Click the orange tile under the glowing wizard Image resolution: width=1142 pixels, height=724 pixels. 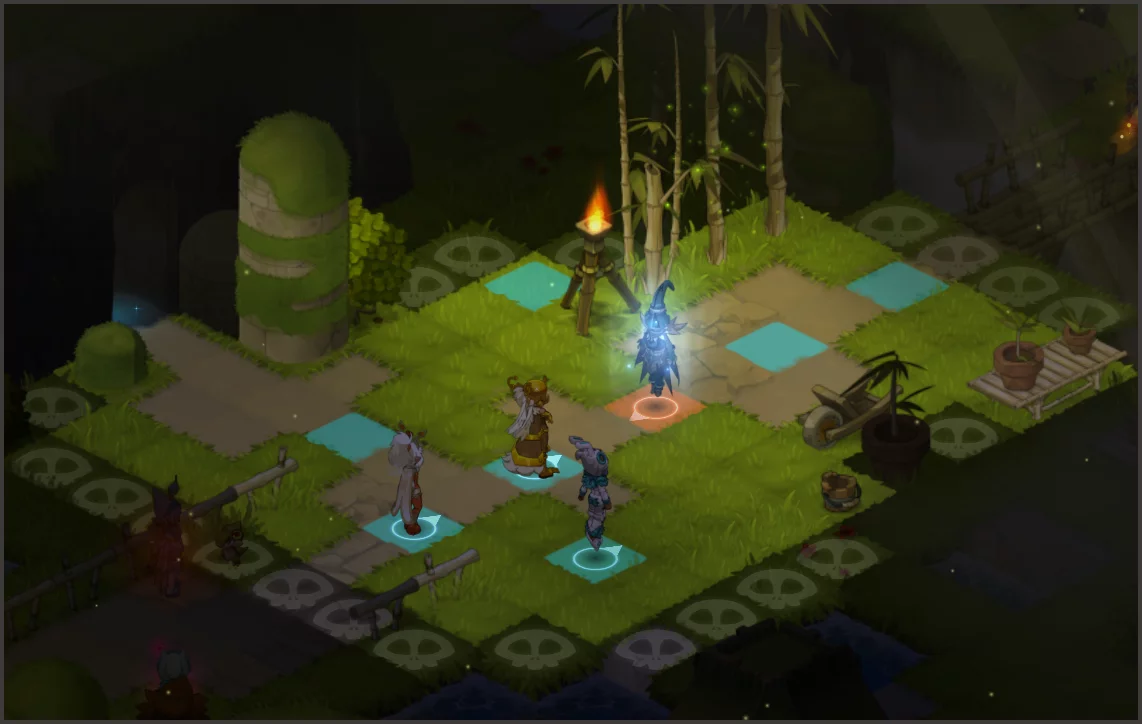pos(654,409)
